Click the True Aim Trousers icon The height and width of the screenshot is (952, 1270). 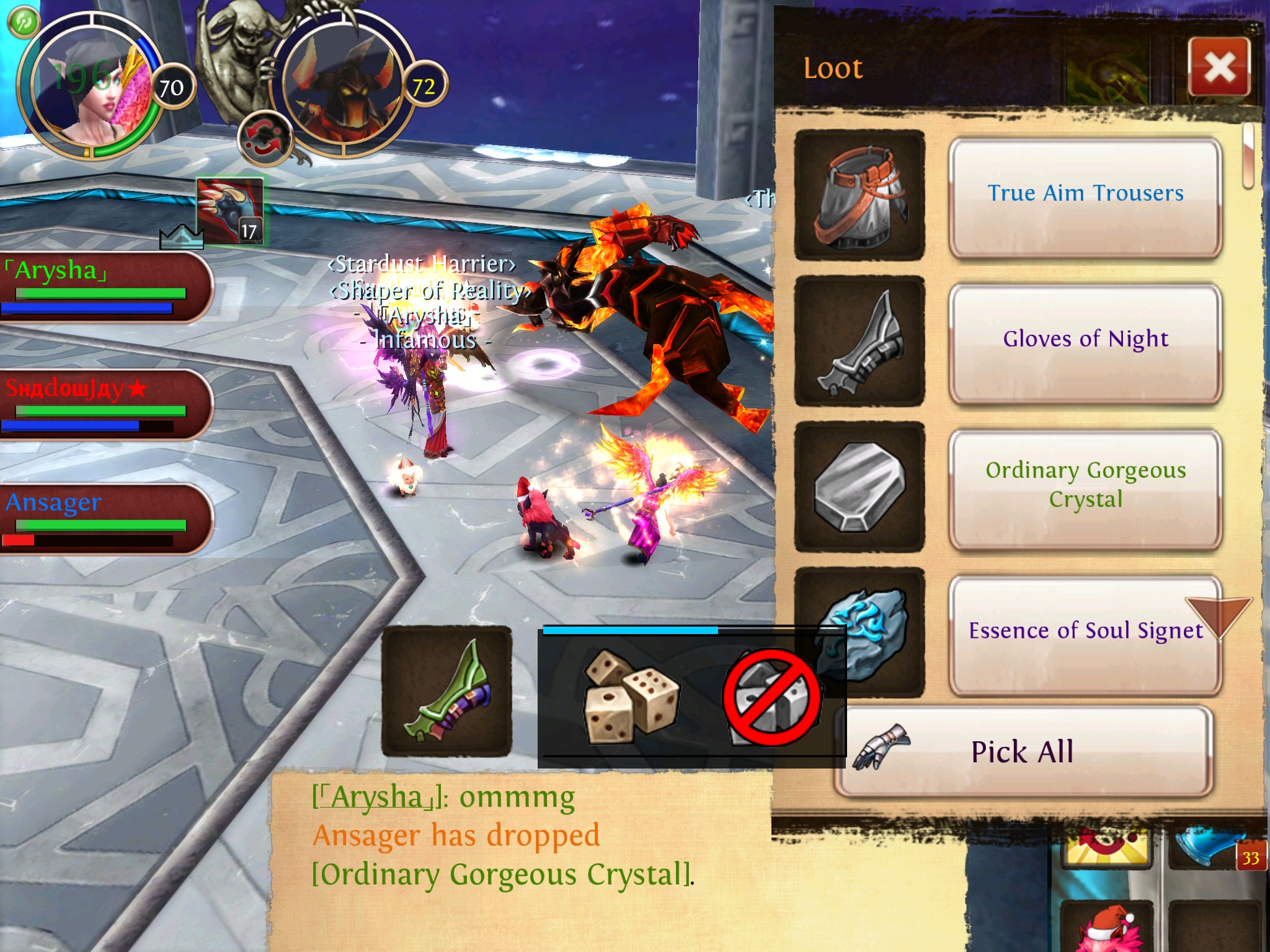(x=859, y=195)
